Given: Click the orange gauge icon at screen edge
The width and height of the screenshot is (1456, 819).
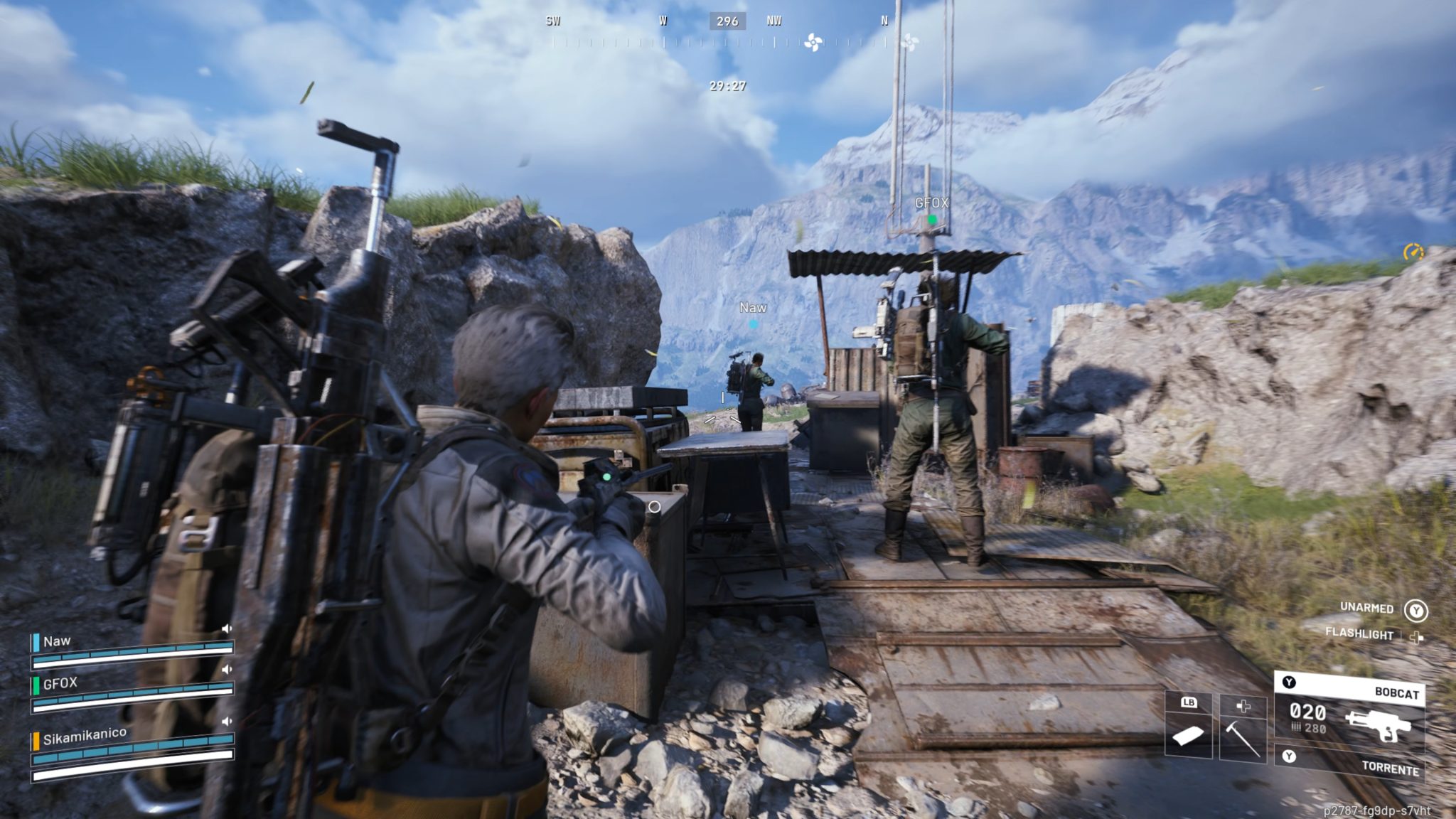Looking at the screenshot, I should pos(1413,252).
